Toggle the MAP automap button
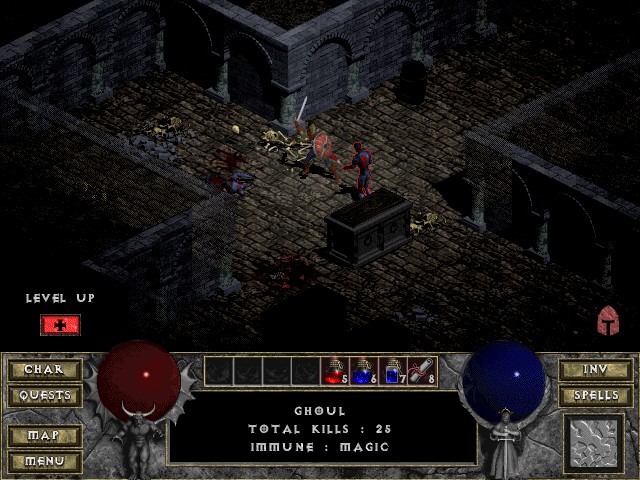This screenshot has height=480, width=640. point(44,436)
